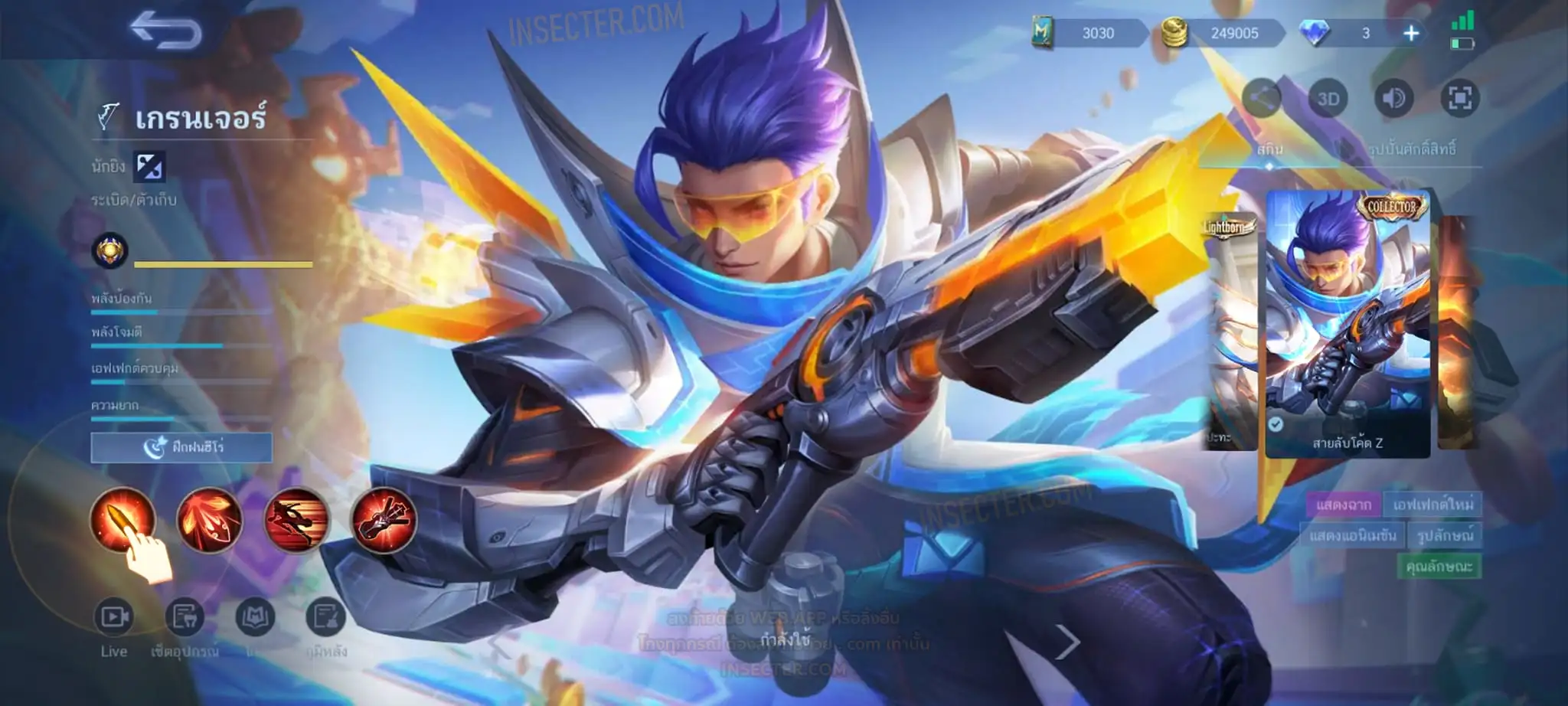Click the ฝึกฝนฮีโร่ hero training button

[181, 447]
